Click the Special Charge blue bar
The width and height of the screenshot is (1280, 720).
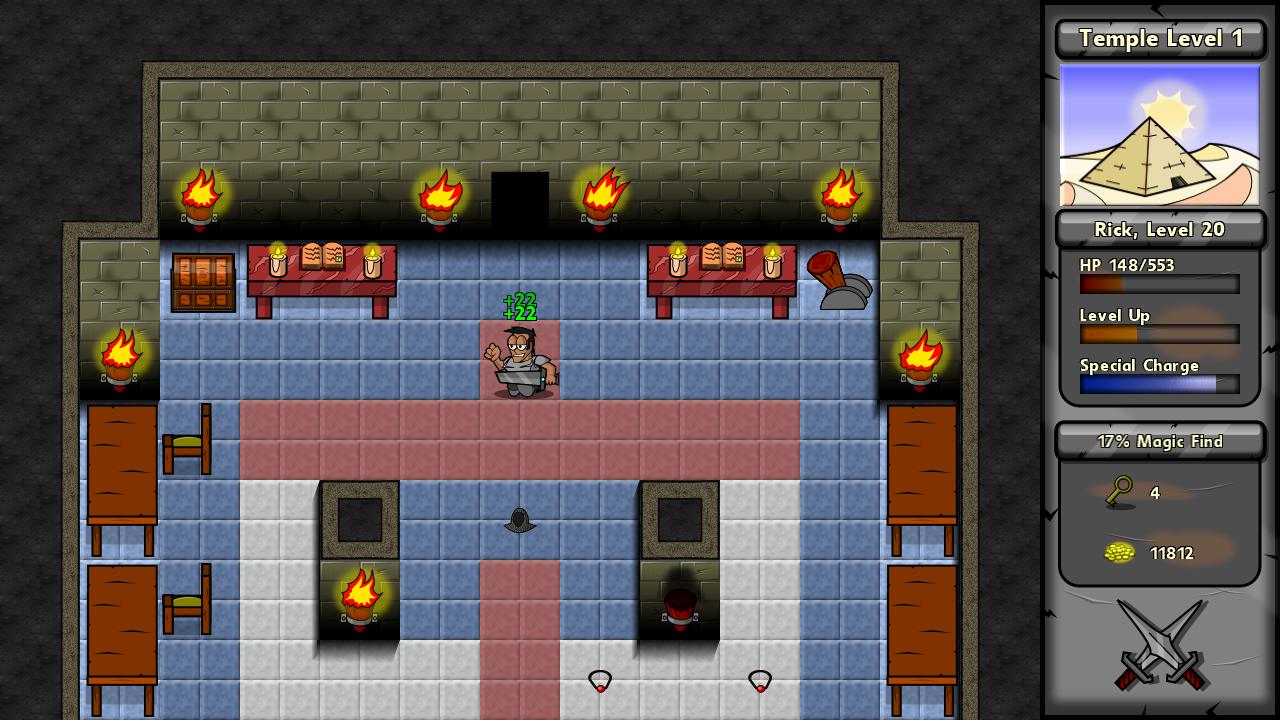click(x=1159, y=384)
